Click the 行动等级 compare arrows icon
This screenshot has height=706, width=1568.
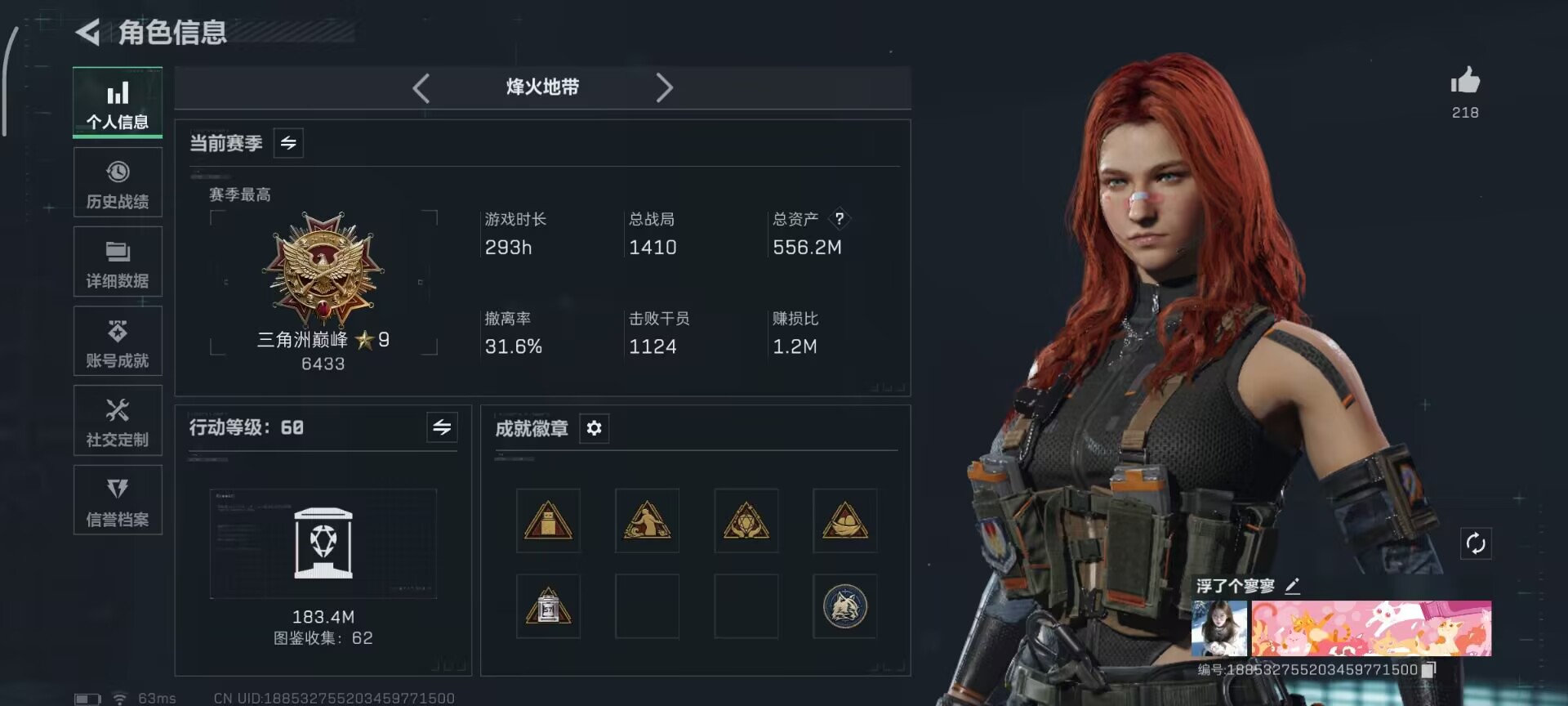[441, 427]
